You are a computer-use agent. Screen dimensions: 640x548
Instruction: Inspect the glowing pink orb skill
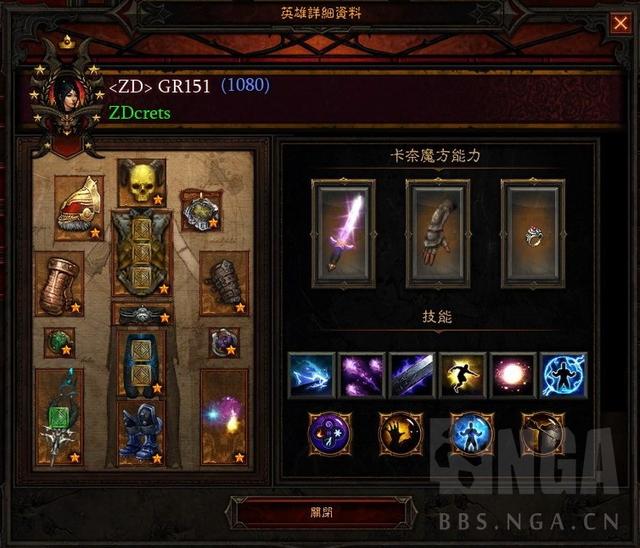(513, 375)
